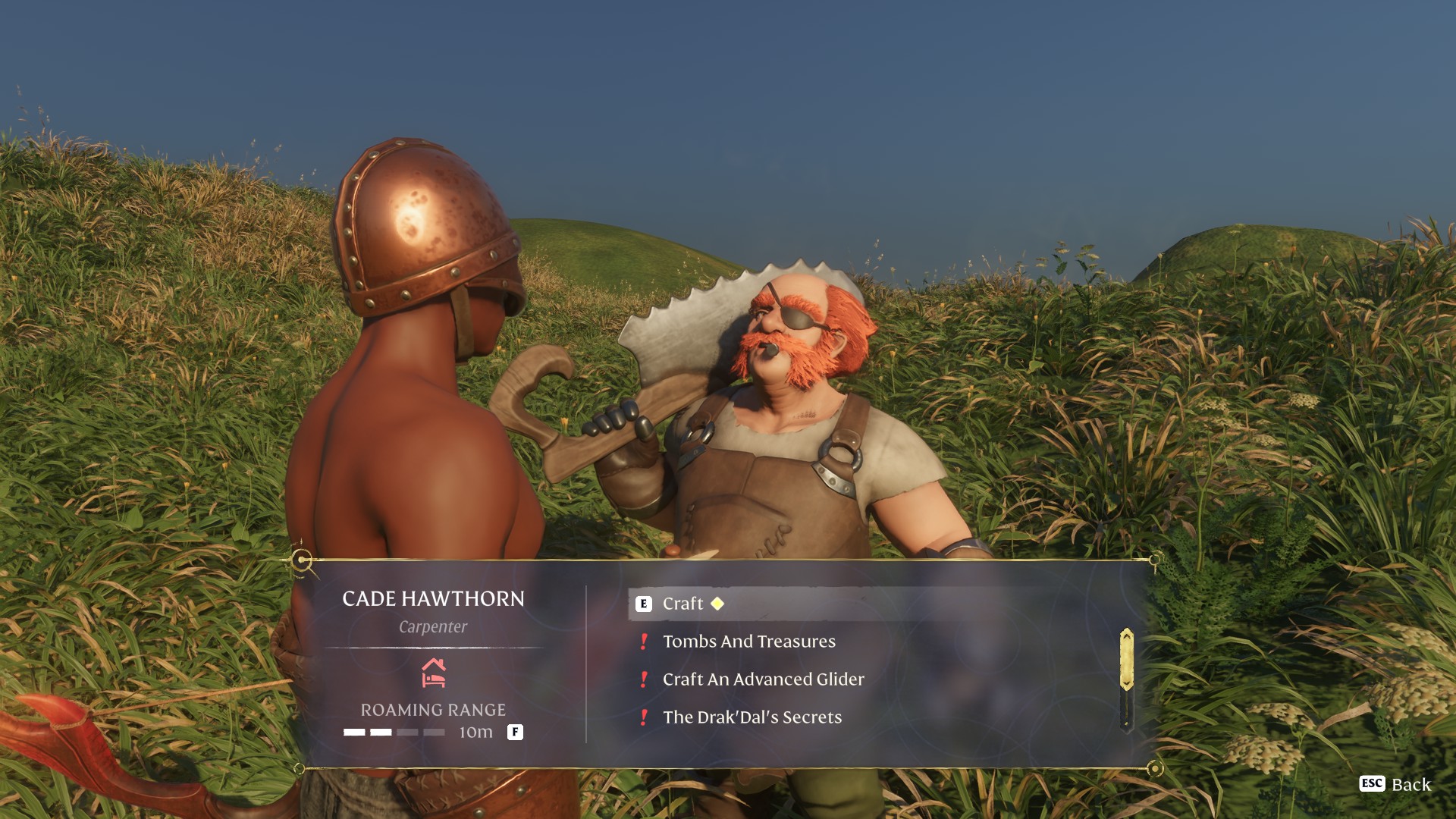Adjust Cade Hawthorn's roaming range bar
The image size is (1456, 819).
[394, 733]
